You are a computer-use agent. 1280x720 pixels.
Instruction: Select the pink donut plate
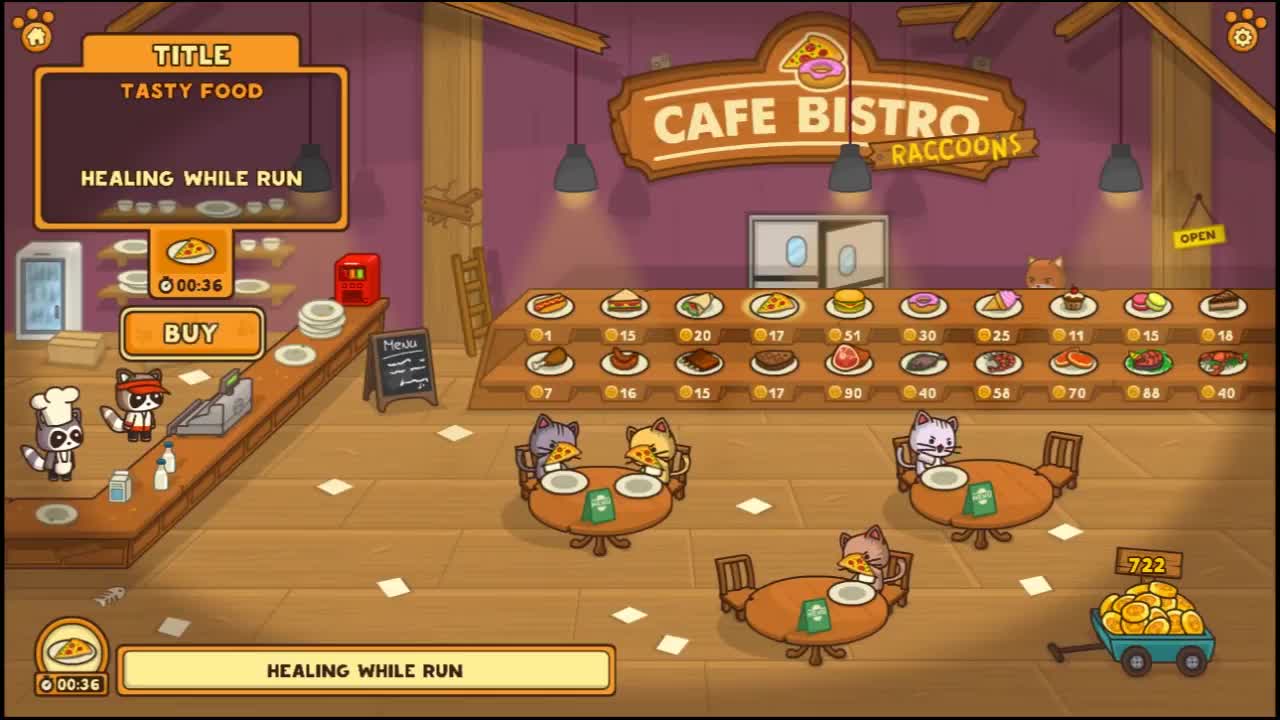pos(923,305)
